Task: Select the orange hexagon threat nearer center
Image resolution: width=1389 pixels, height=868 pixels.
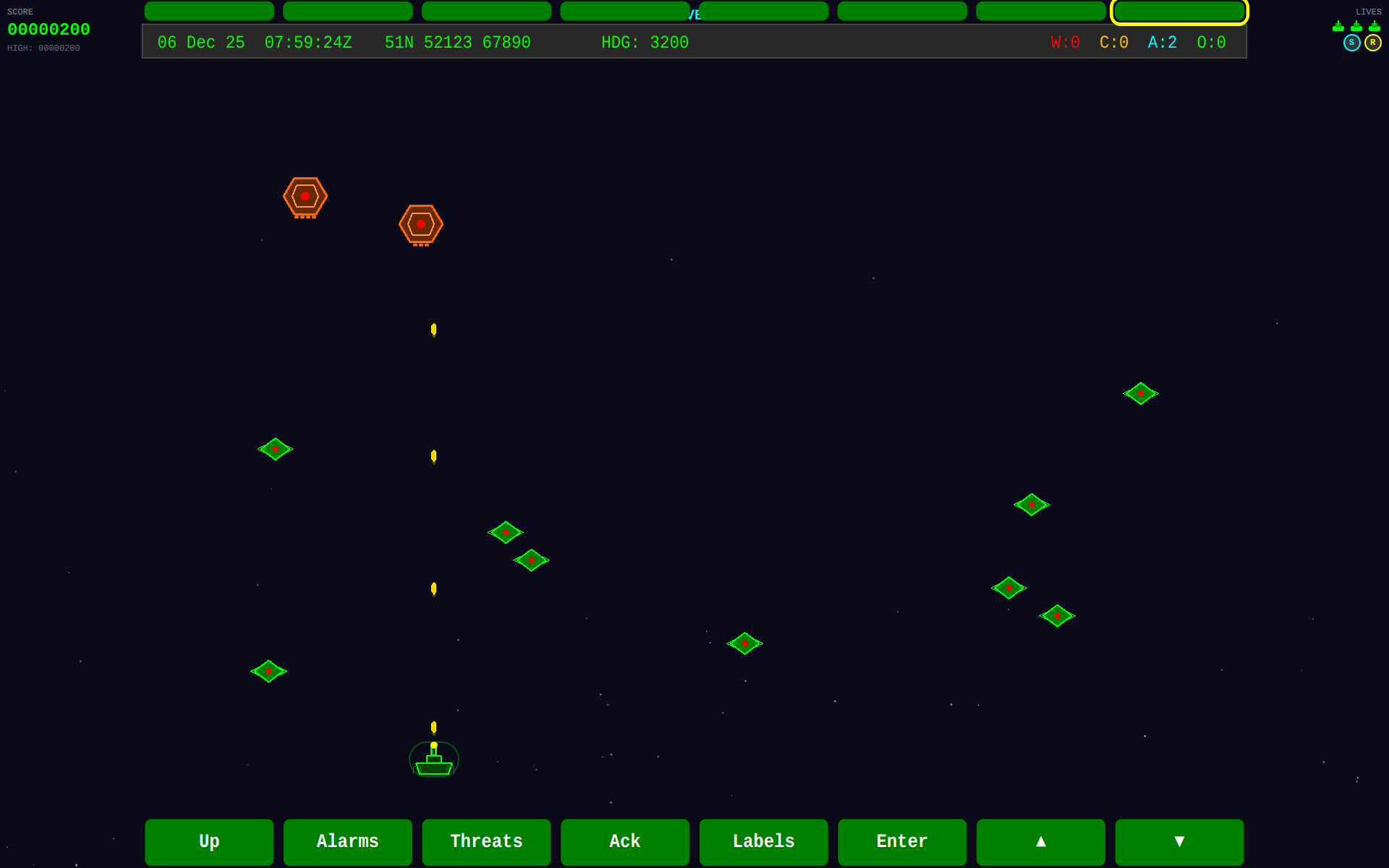Action: (420, 224)
